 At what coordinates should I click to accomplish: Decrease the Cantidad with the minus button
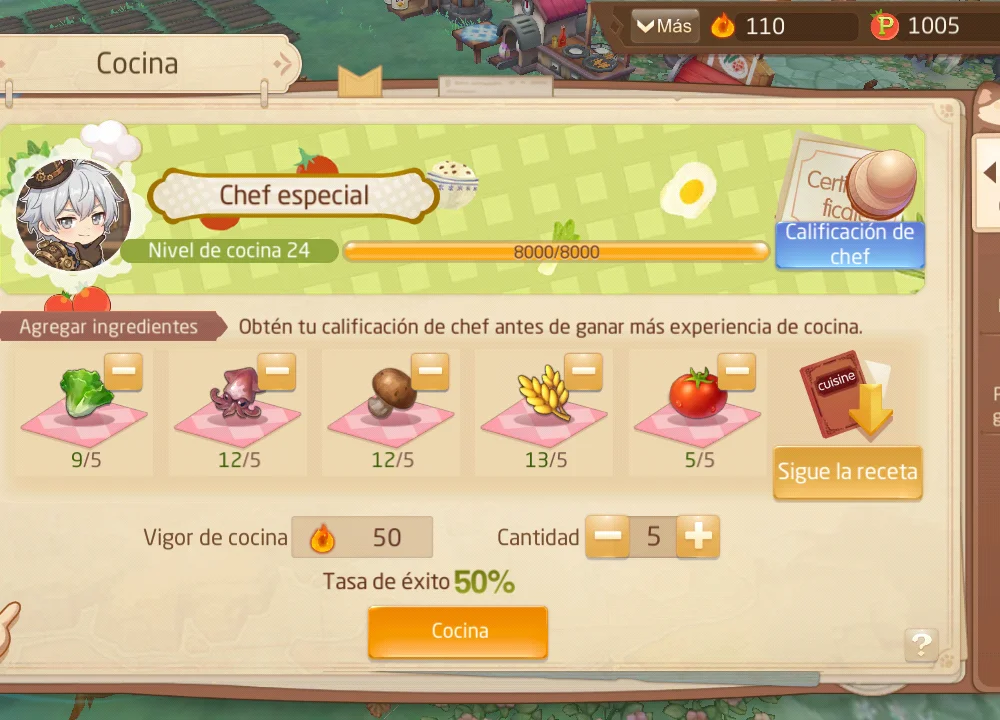(607, 537)
